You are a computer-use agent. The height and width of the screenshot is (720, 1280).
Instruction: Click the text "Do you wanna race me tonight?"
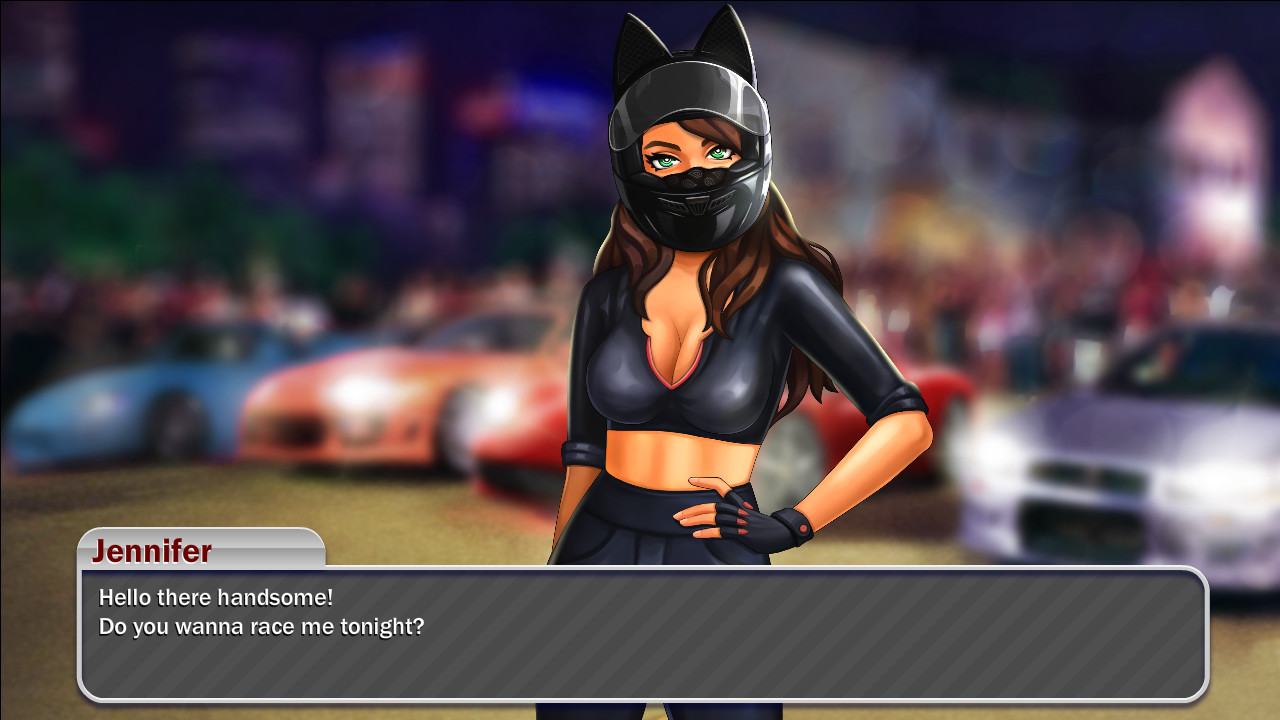coord(260,627)
